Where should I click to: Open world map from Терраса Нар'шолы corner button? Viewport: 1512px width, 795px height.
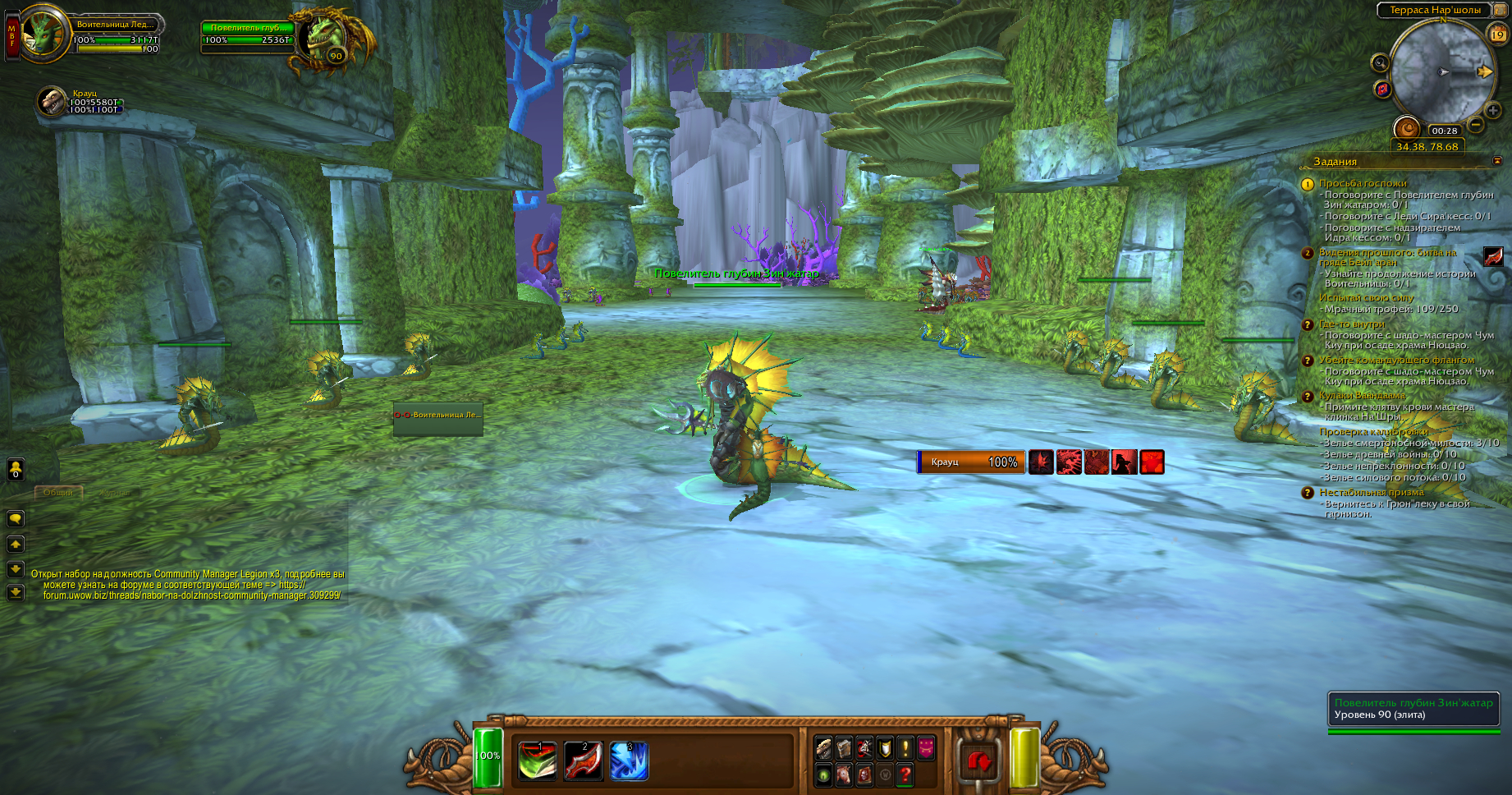pos(1501,10)
